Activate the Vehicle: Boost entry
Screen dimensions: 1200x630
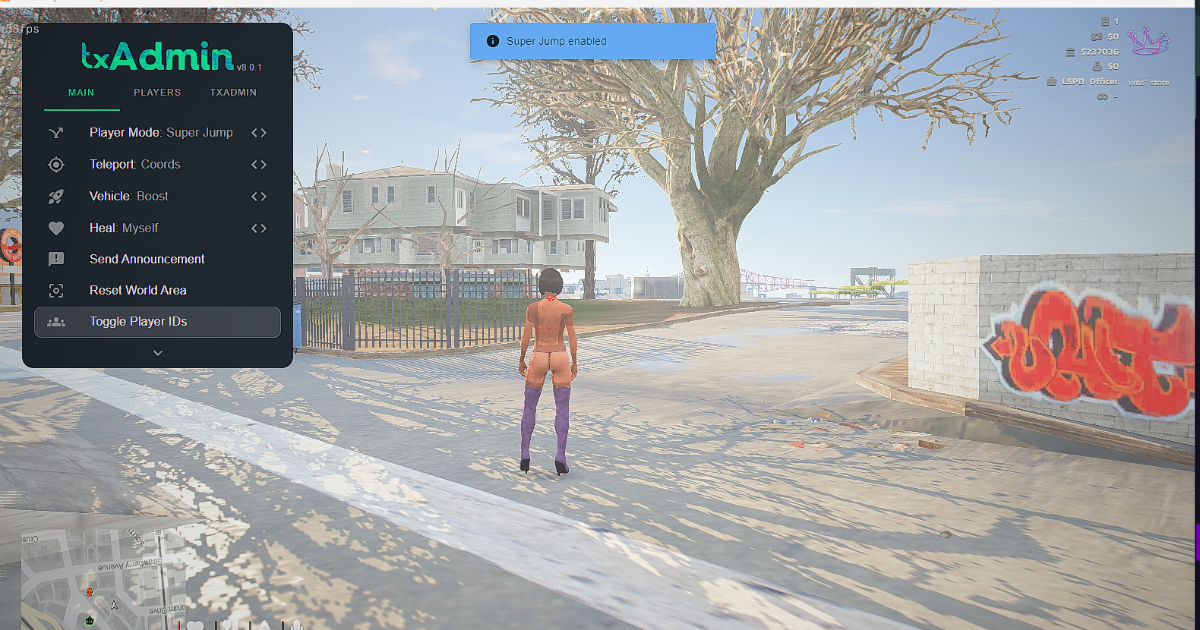pos(129,196)
